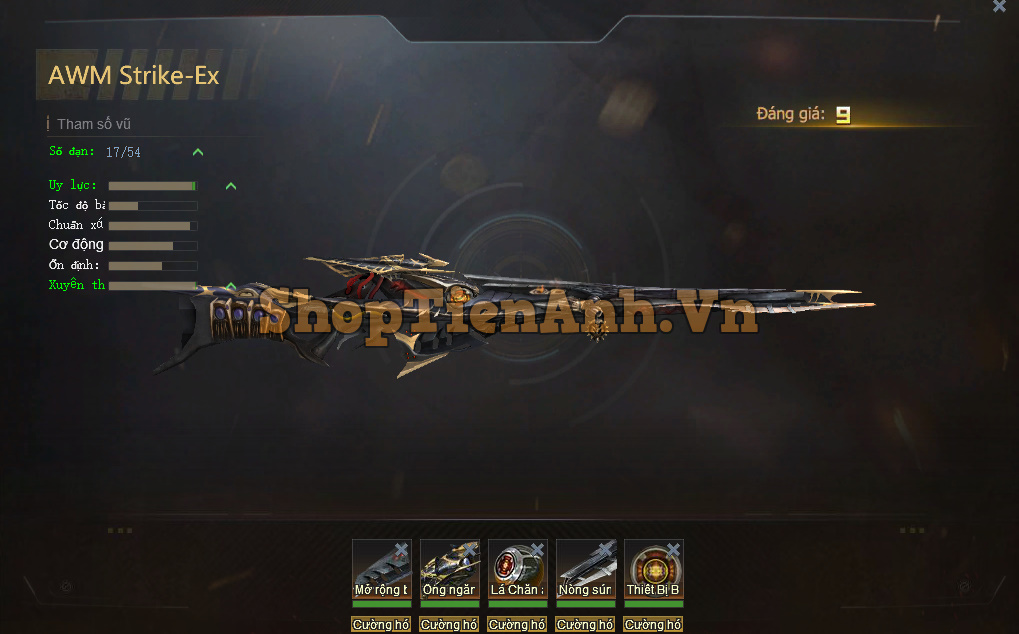Remove the Mở rộng attachment with its X
This screenshot has width=1019, height=634.
tap(402, 549)
